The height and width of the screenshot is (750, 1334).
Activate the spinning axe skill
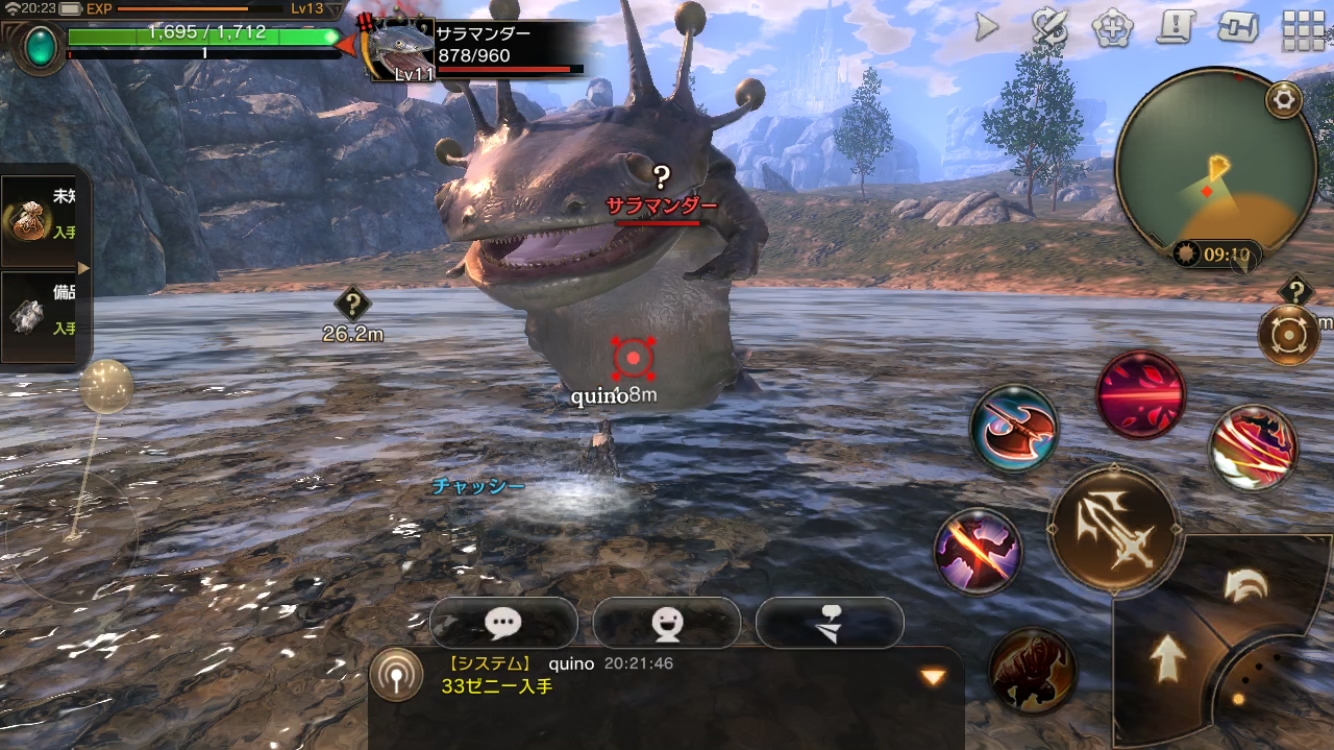(1014, 428)
